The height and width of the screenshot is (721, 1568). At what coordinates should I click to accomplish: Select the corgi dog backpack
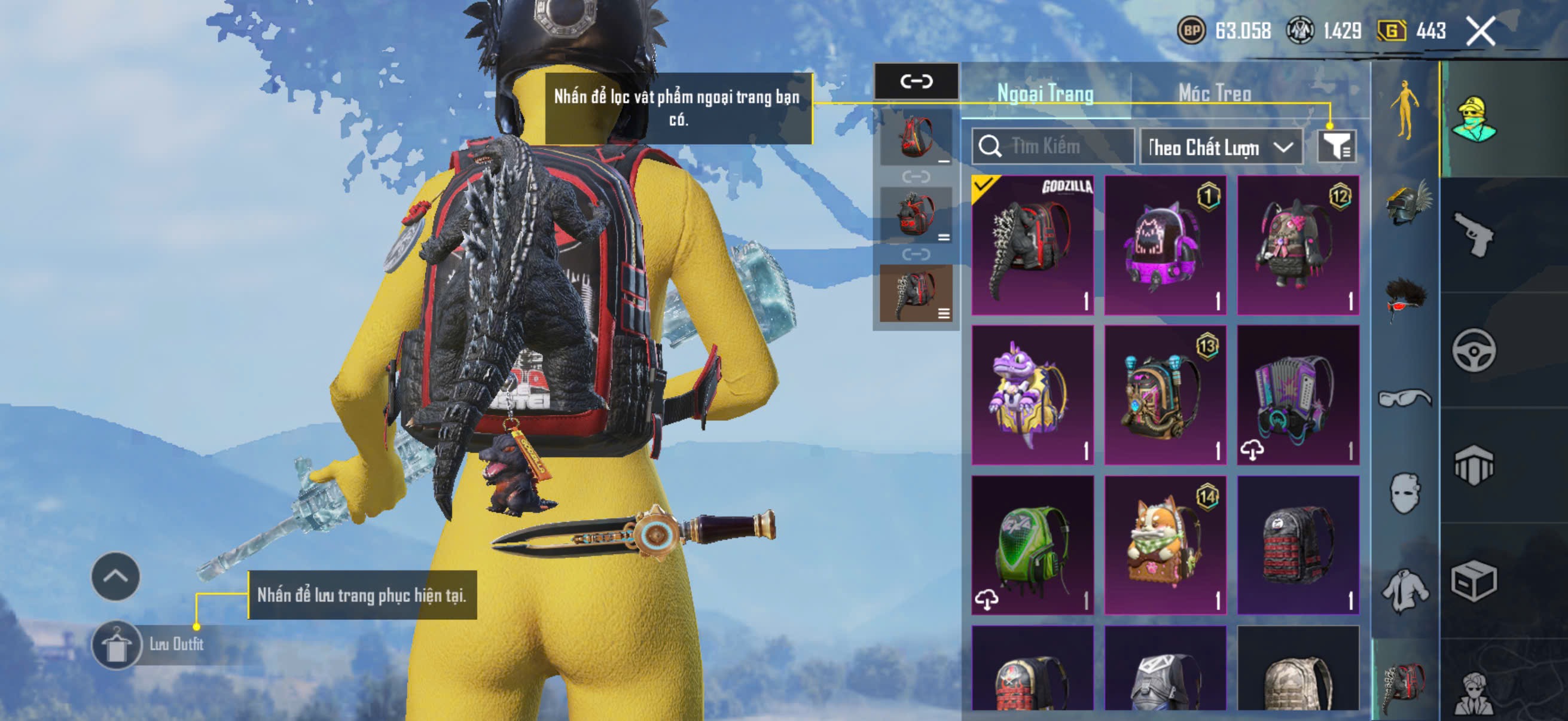tap(1165, 545)
